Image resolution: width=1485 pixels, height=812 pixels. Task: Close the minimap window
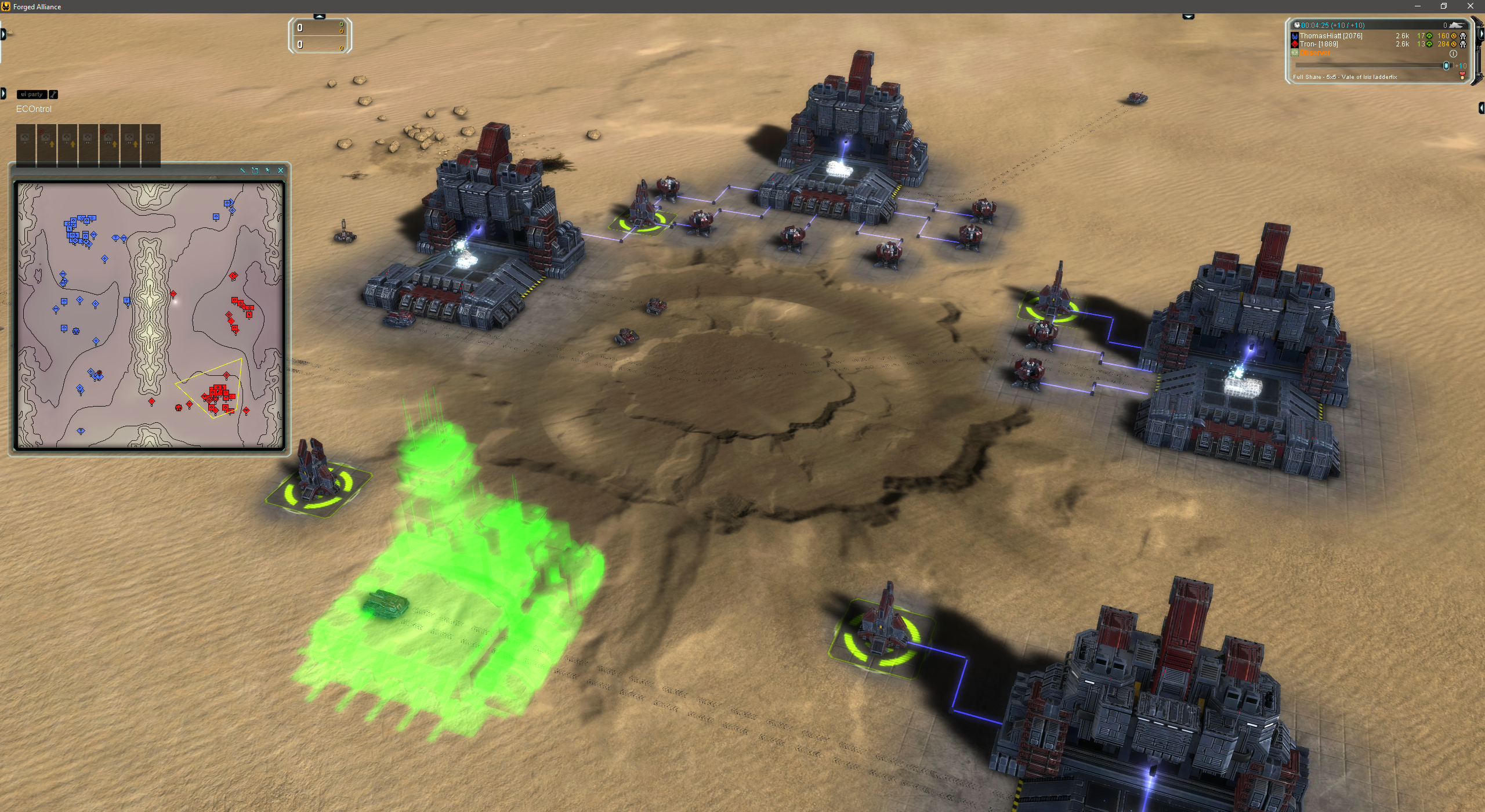[281, 171]
